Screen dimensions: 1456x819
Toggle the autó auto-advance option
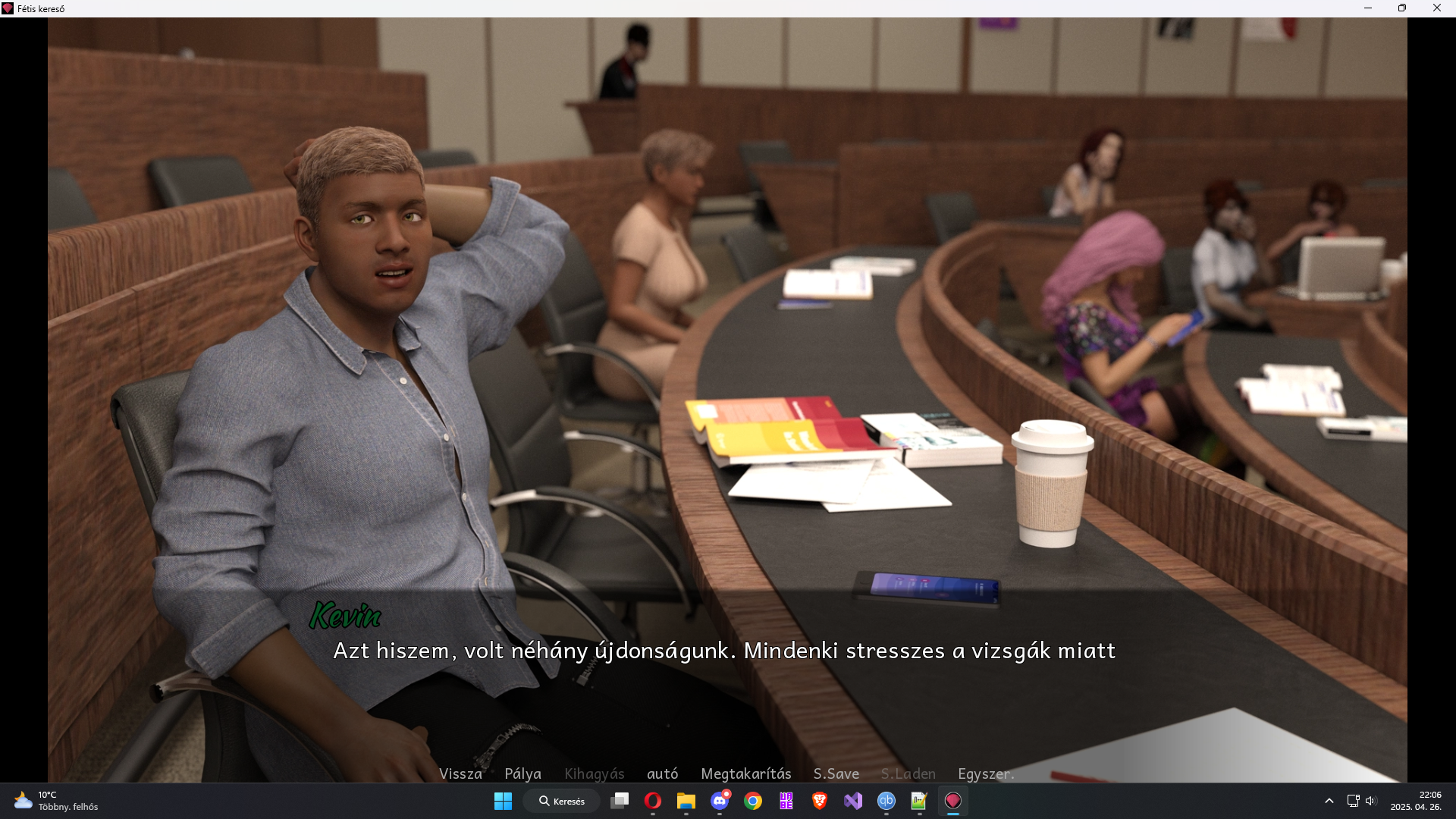tap(662, 773)
